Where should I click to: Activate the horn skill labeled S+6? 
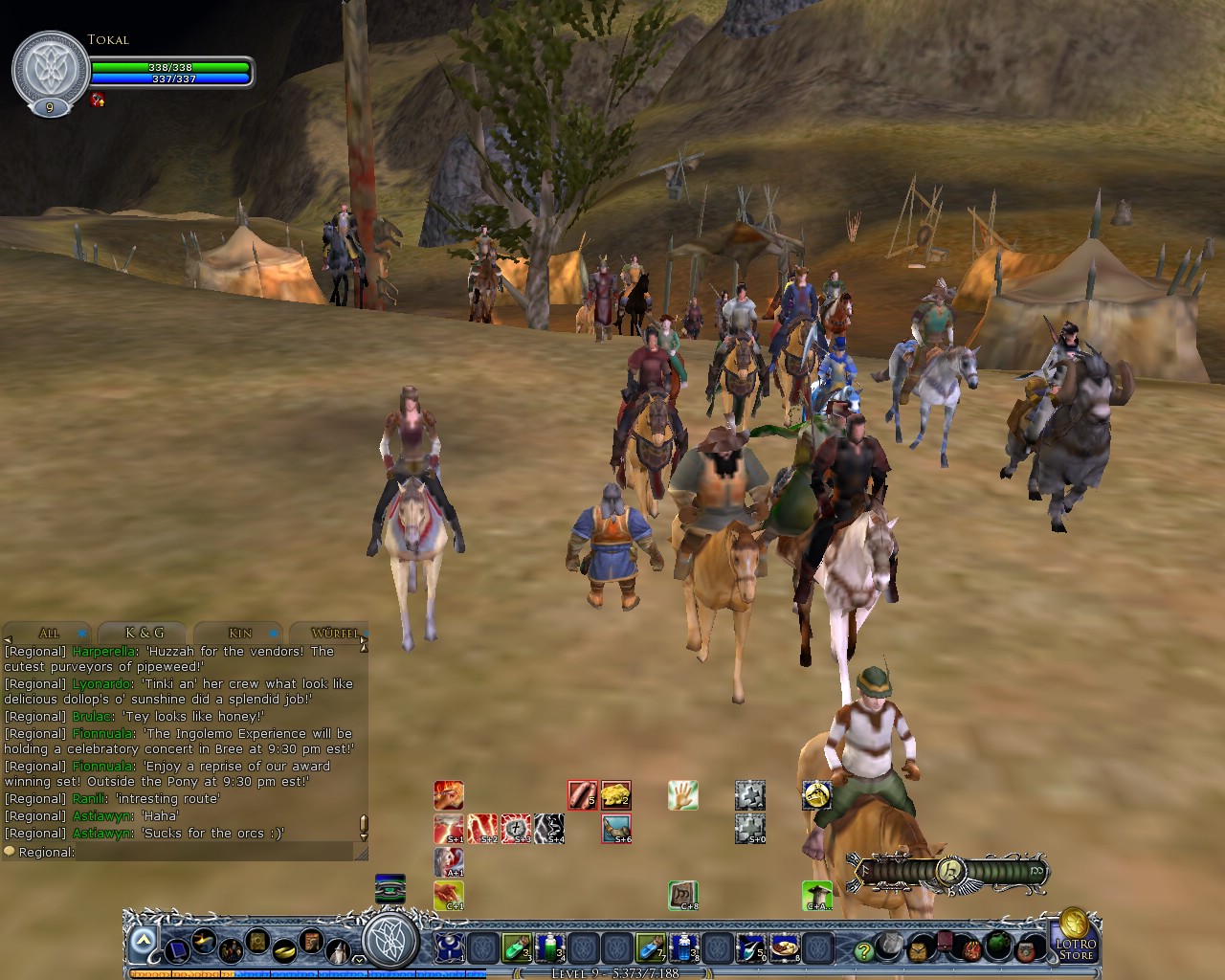coord(615,829)
